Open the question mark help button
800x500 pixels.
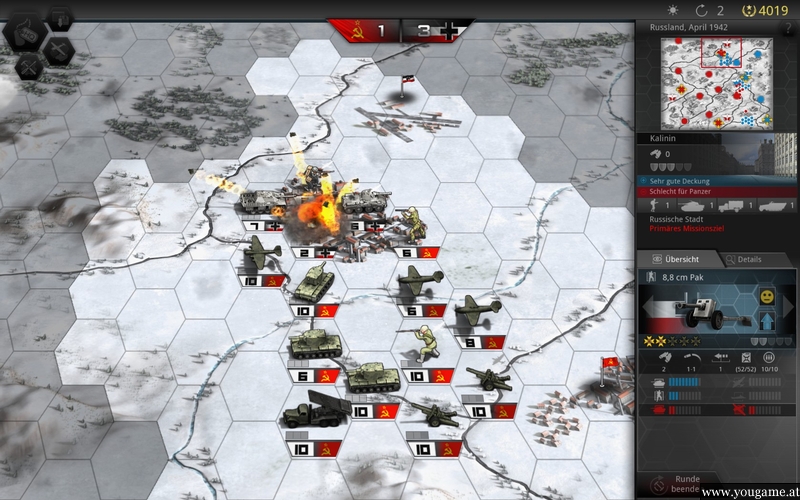coord(789,29)
